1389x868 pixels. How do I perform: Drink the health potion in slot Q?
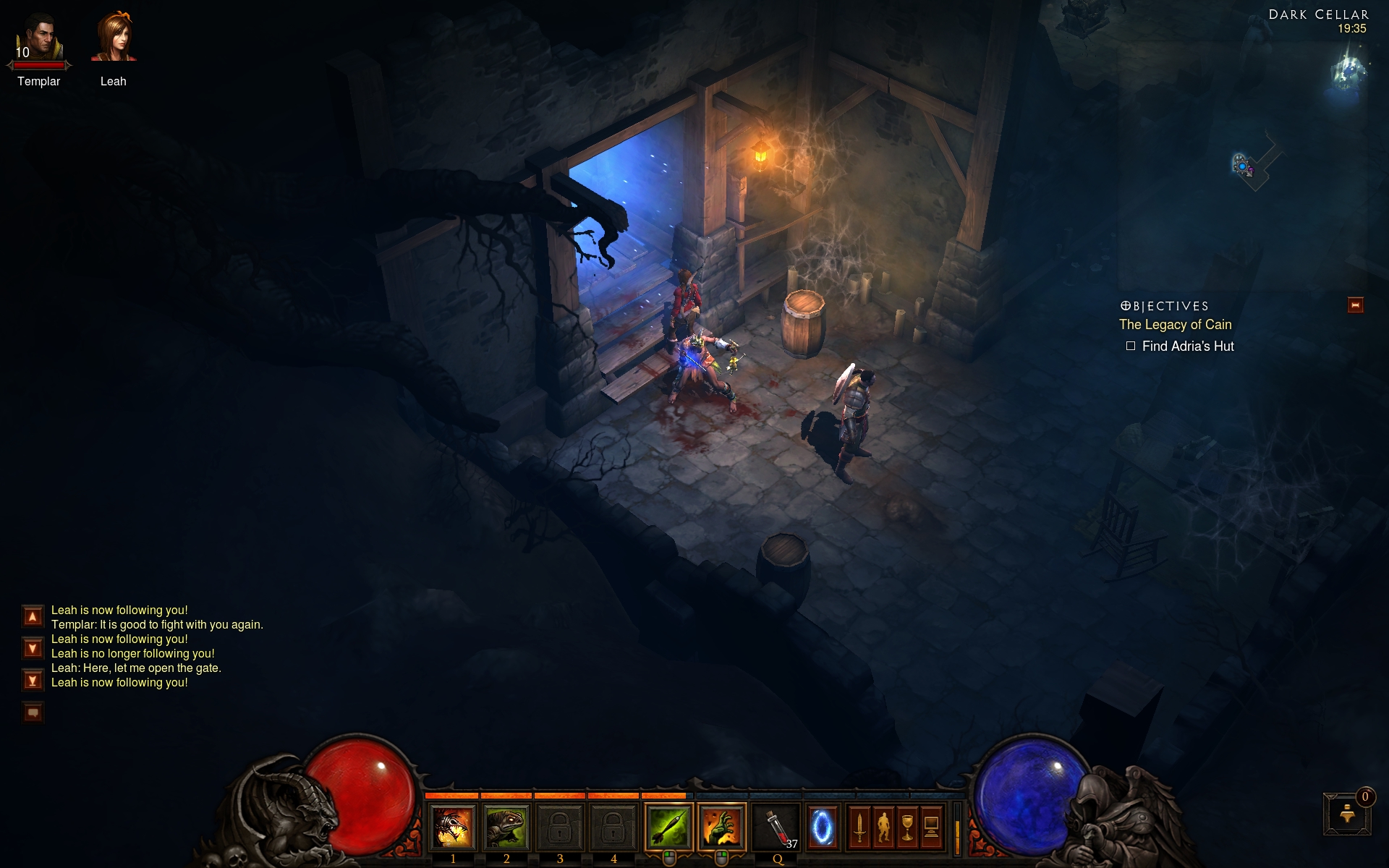[776, 827]
